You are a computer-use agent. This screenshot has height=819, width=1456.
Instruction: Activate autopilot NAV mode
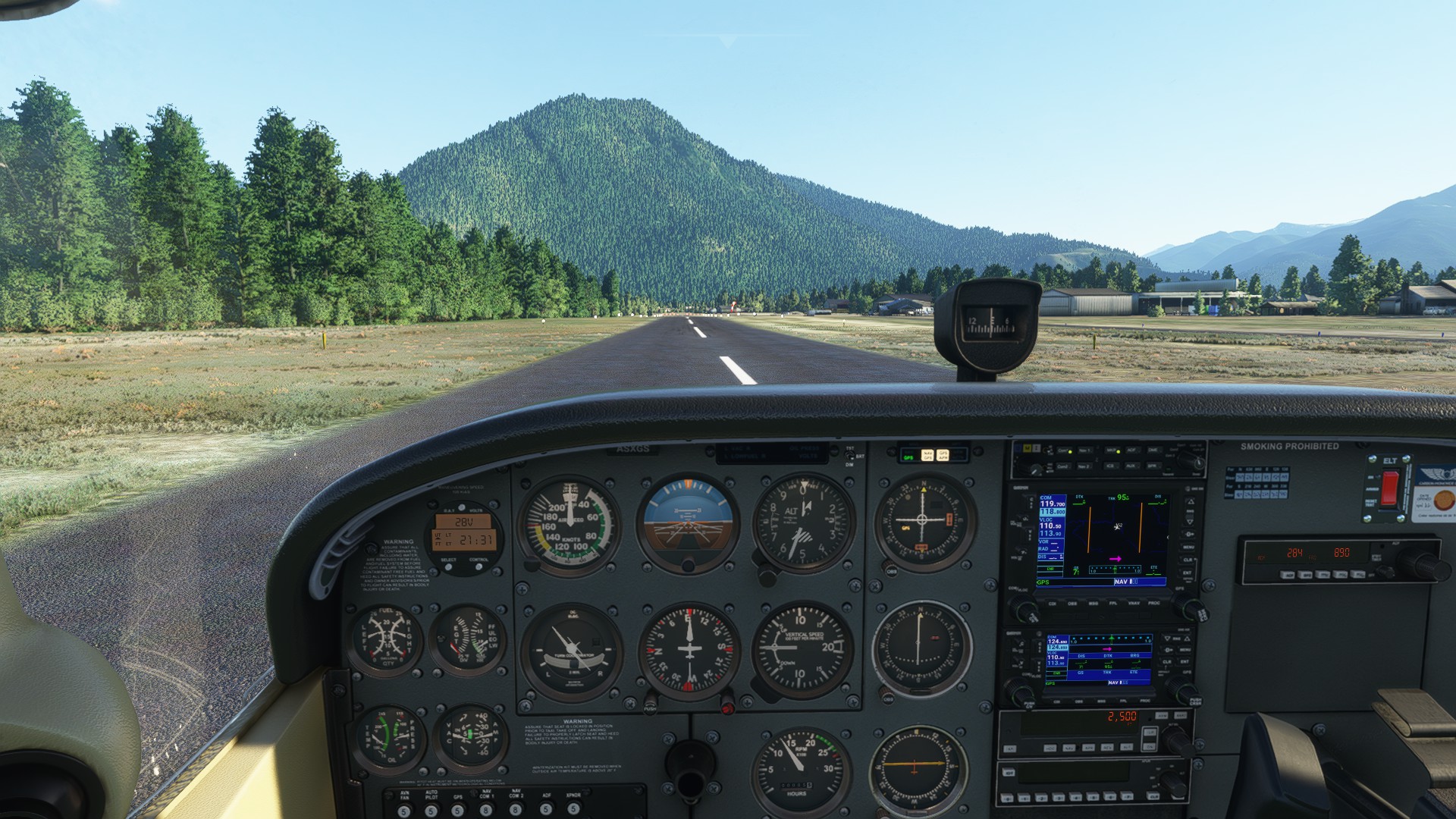(x=1071, y=748)
